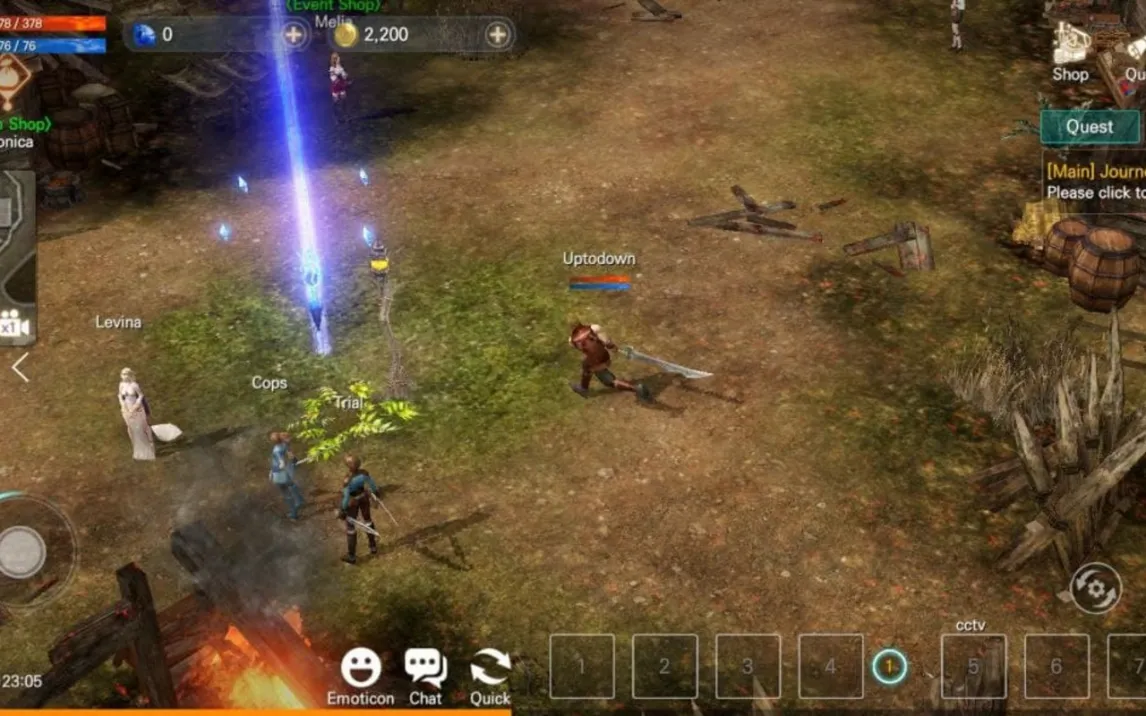
Task: Open the Chat window
Action: tap(425, 673)
